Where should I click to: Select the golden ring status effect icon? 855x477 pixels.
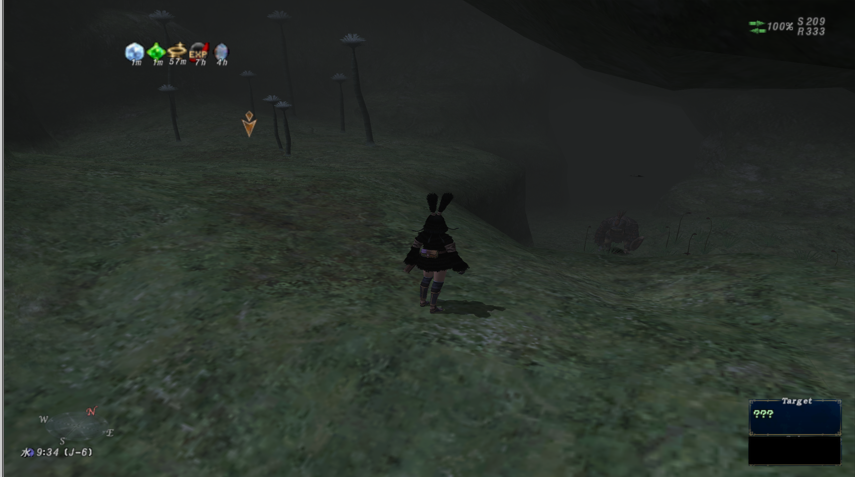tap(177, 50)
